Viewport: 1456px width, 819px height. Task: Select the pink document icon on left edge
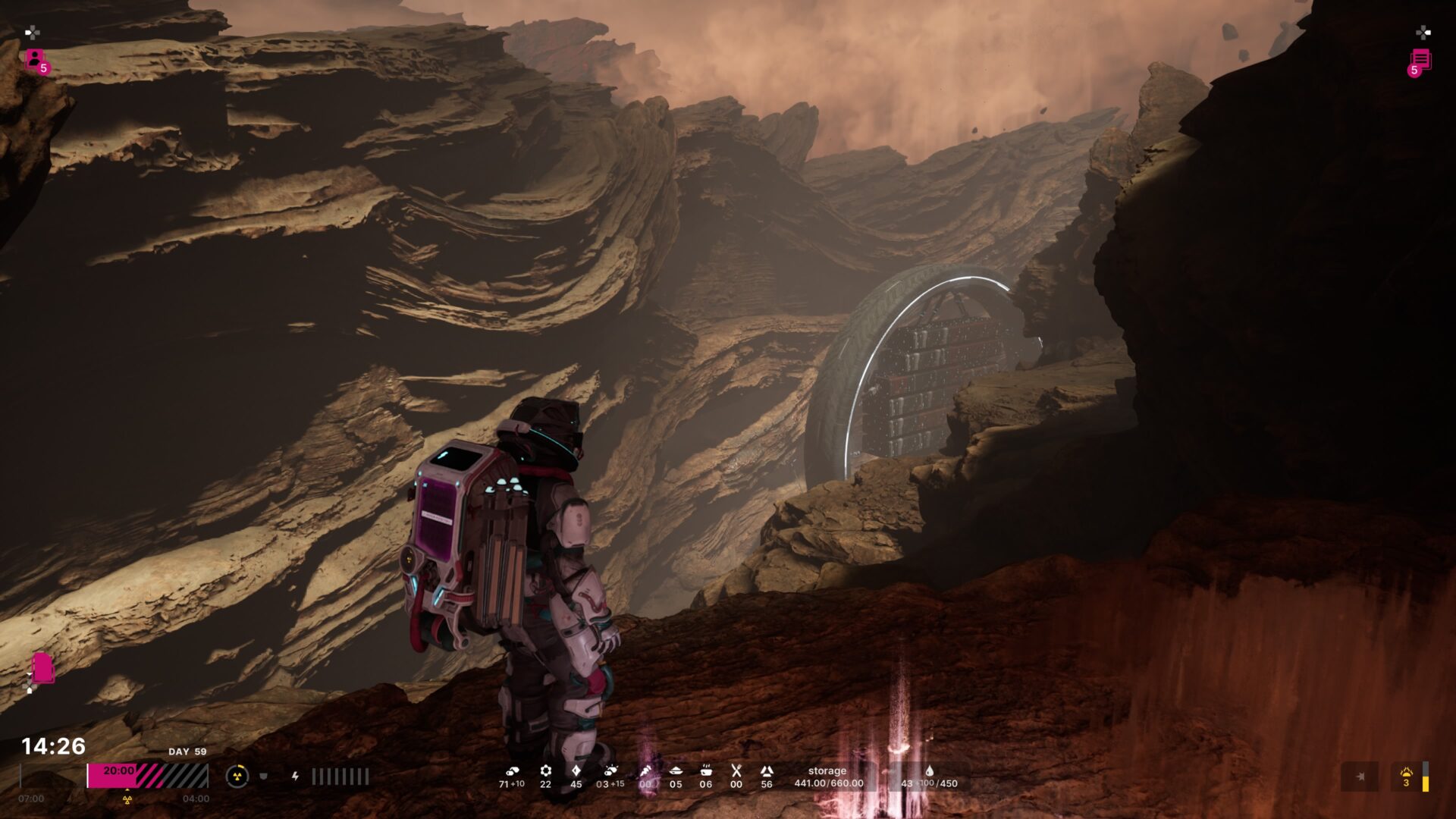(x=42, y=668)
